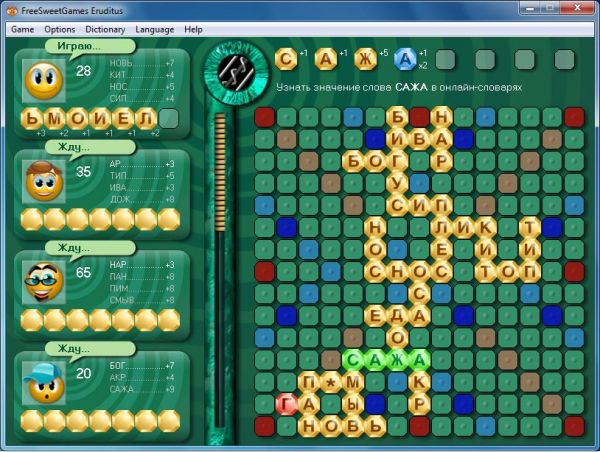Pick the Л tile from your rack

146,119
